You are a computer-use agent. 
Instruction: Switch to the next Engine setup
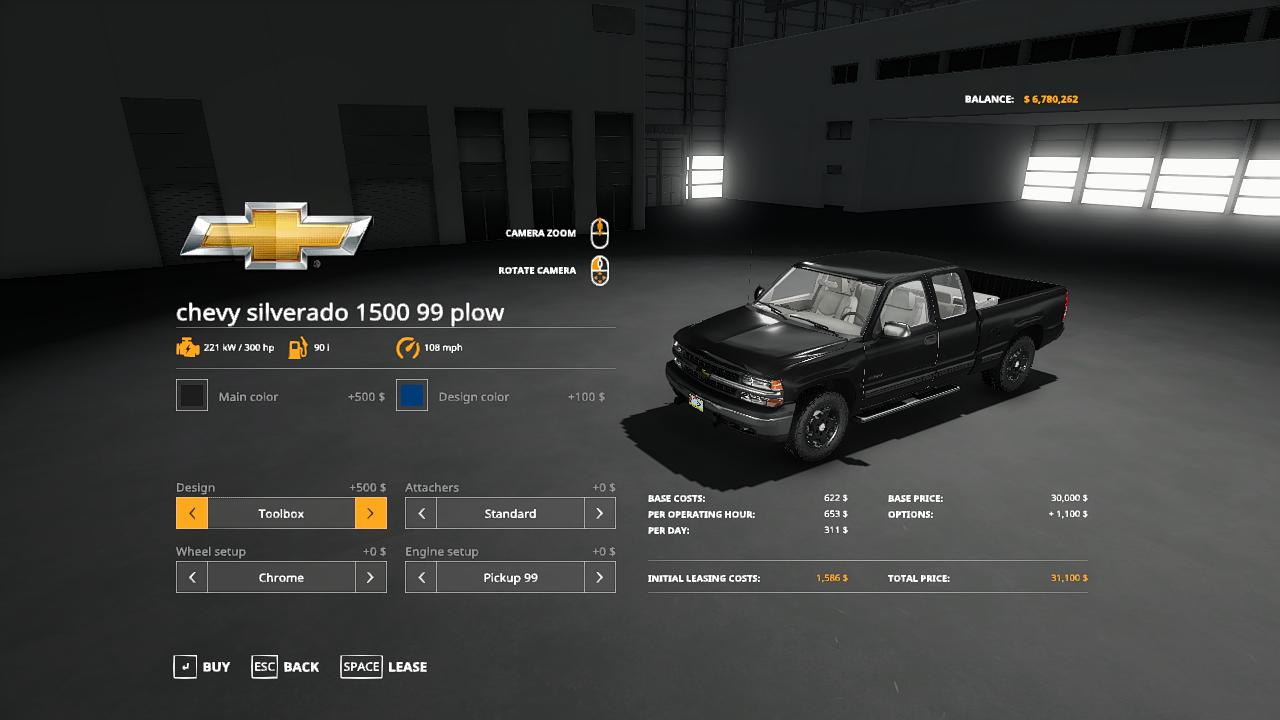click(x=600, y=578)
